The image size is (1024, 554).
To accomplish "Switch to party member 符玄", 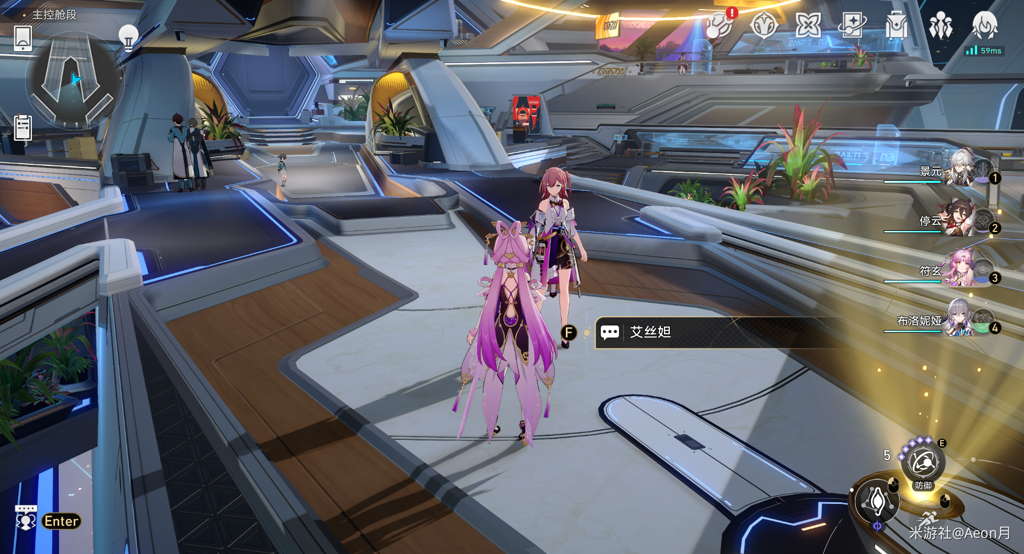I will point(958,269).
